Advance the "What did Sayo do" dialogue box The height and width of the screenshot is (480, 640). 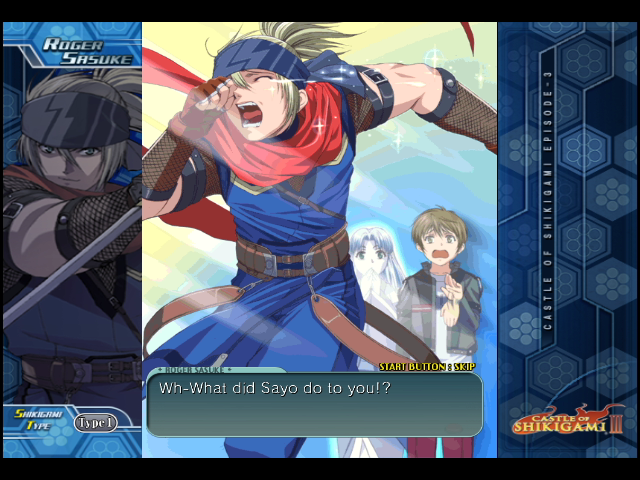(x=314, y=405)
